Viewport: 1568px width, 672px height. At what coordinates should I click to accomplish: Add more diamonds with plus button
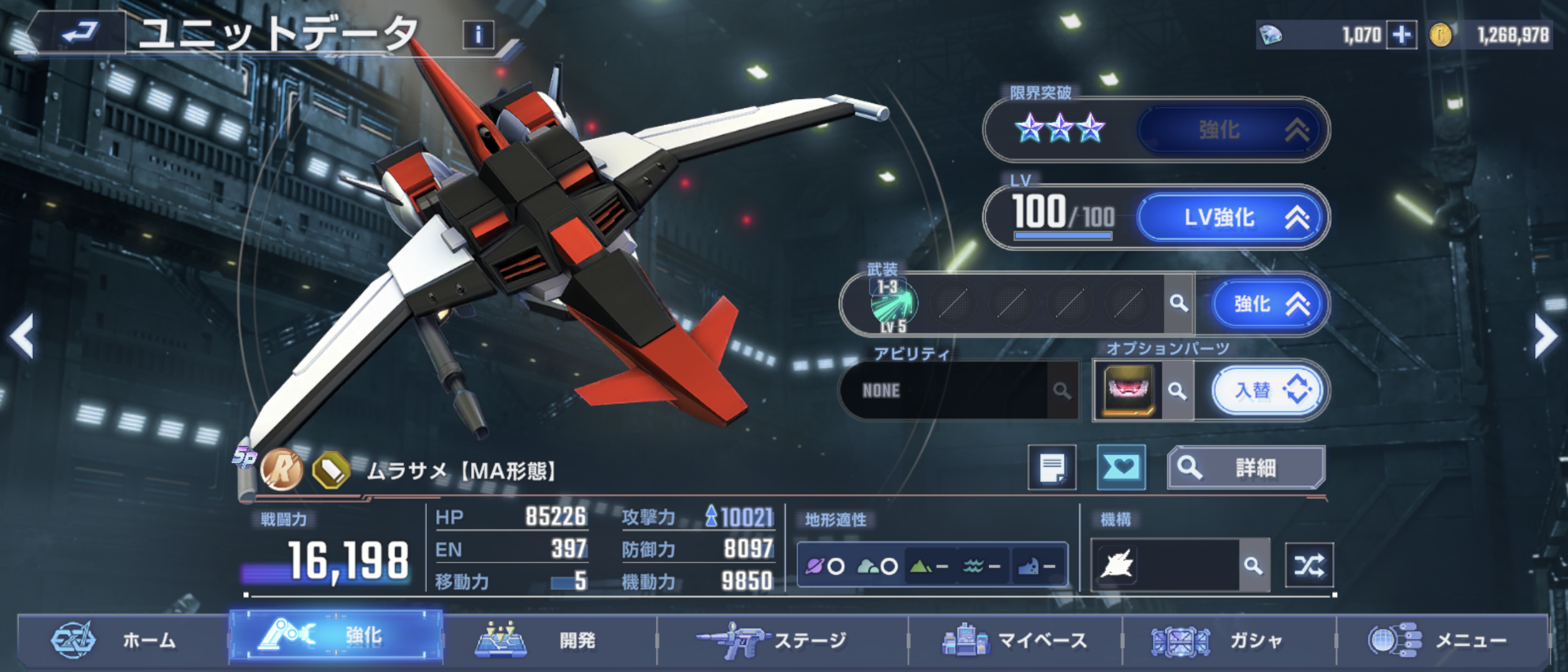point(1401,35)
